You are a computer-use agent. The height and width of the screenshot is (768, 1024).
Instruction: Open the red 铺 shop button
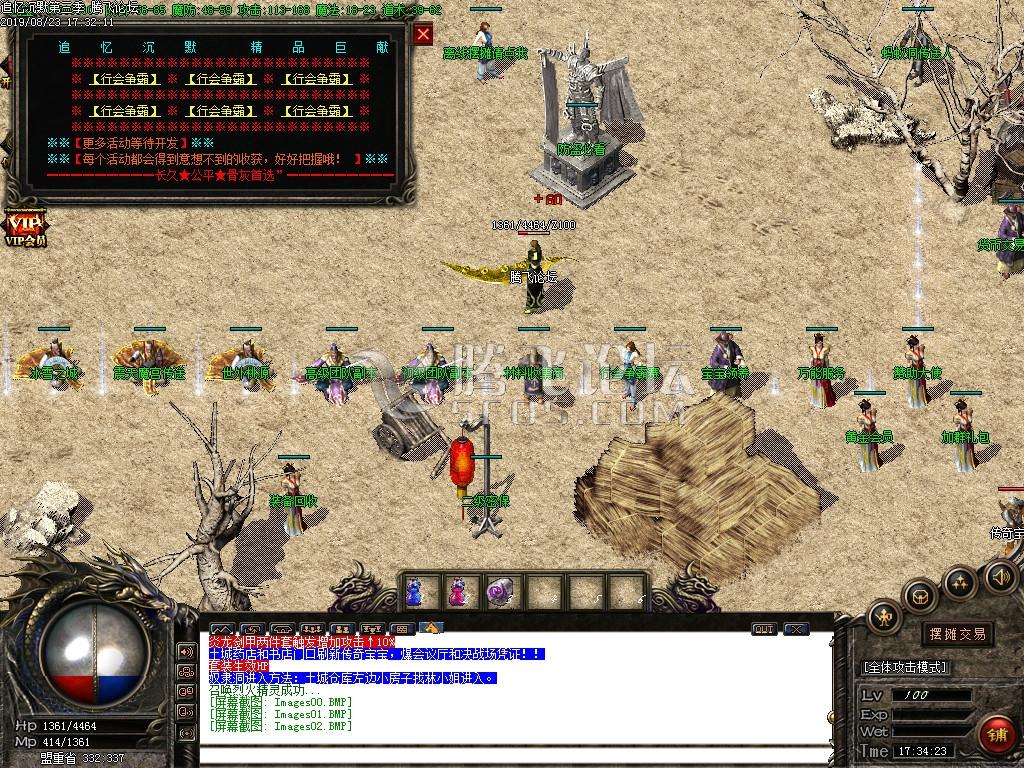(994, 735)
